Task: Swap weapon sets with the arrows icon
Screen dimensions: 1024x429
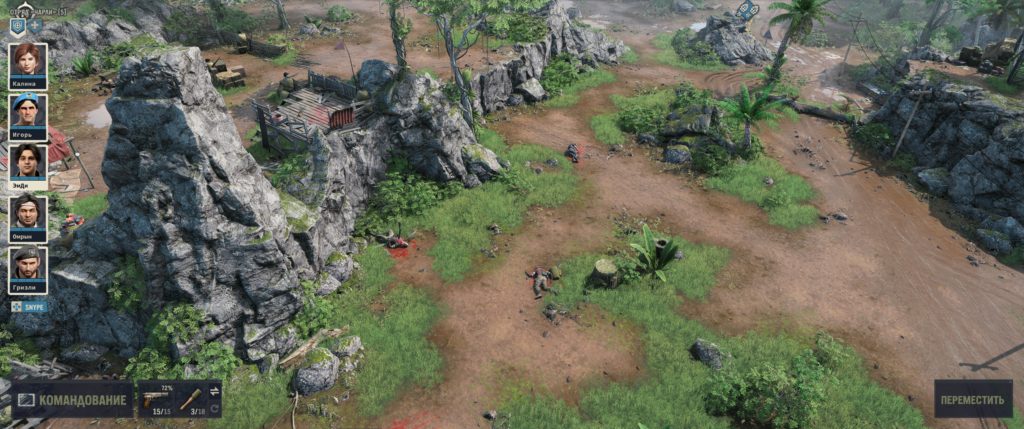Action: 214,391
